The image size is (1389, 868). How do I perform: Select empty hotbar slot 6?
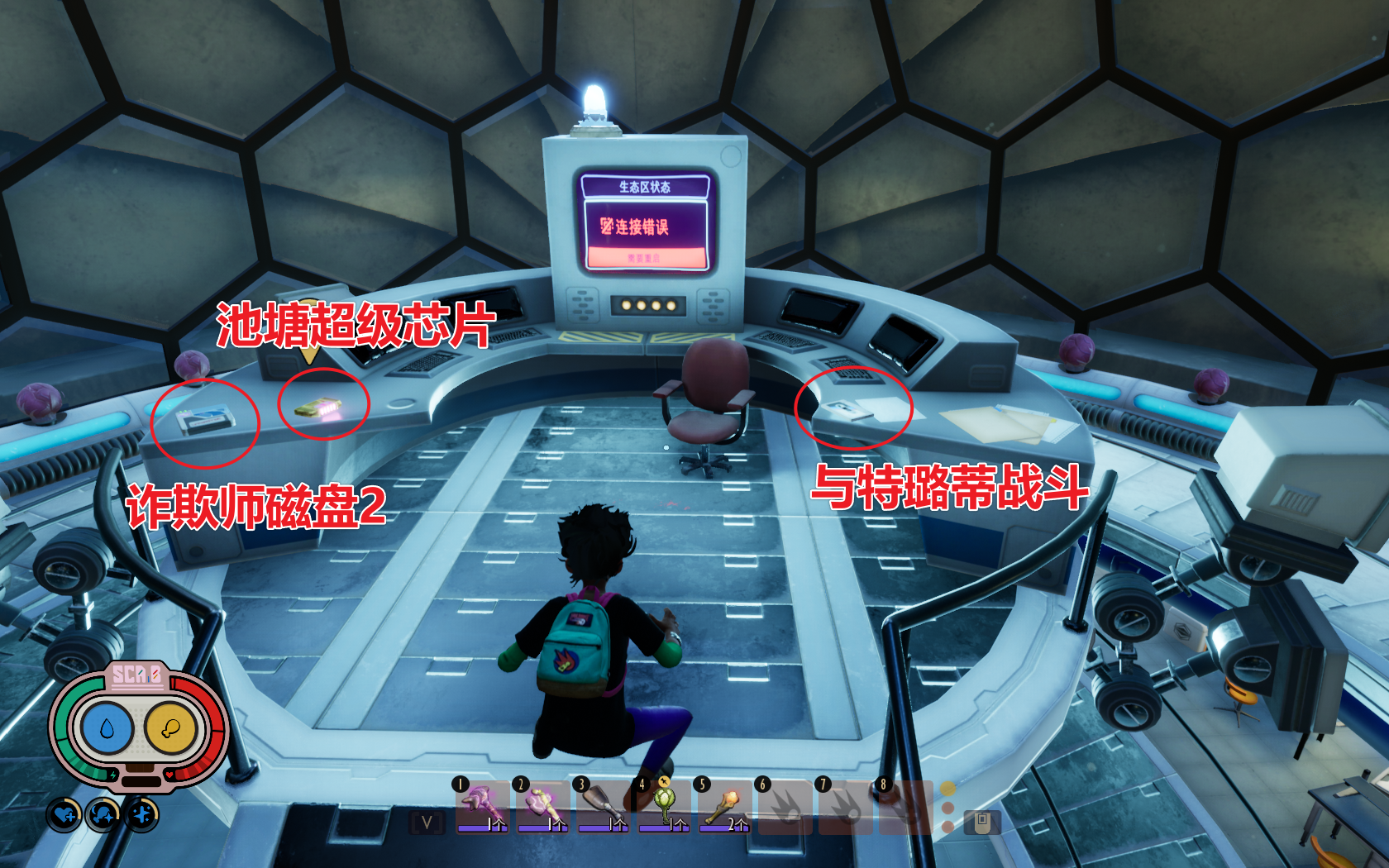pyautogui.click(x=786, y=806)
